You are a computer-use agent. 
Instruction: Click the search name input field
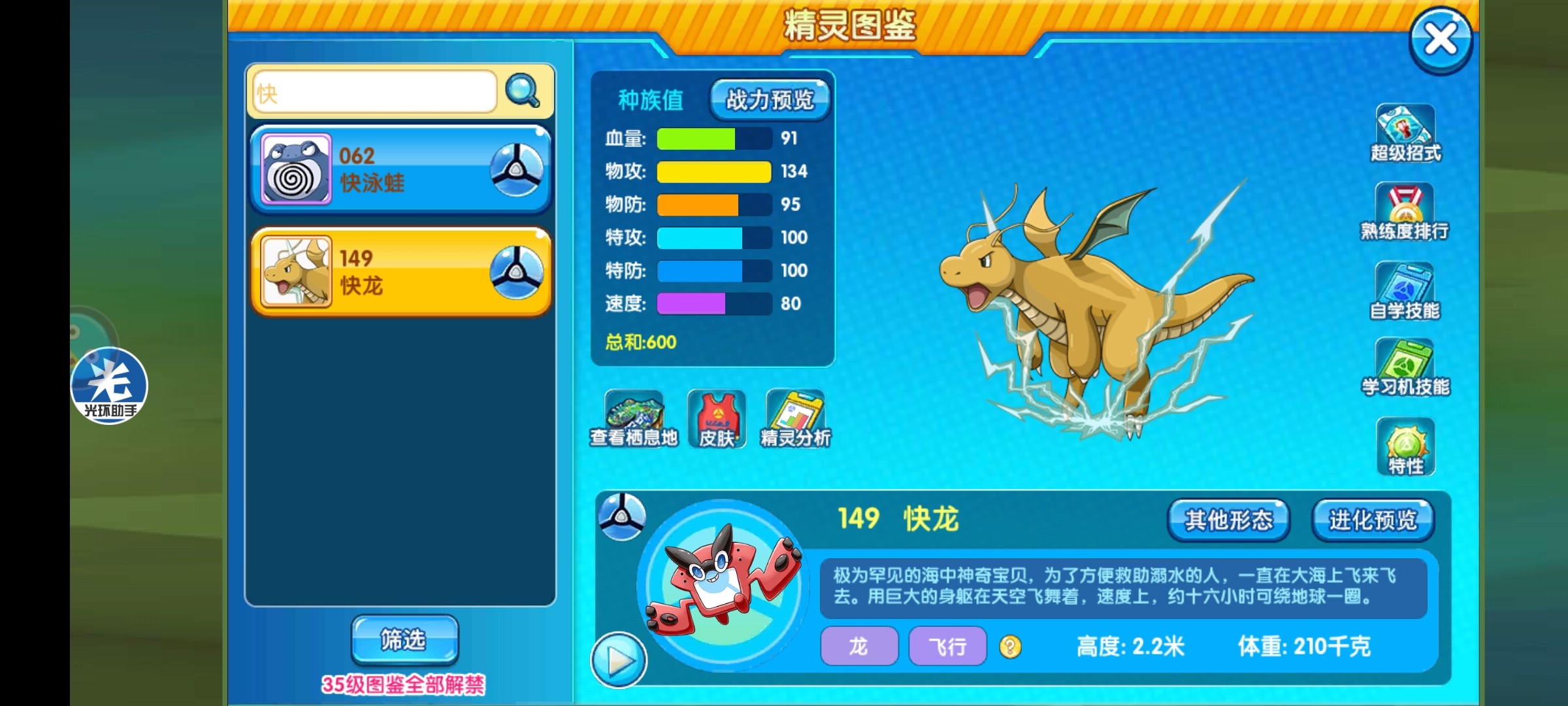tap(374, 93)
